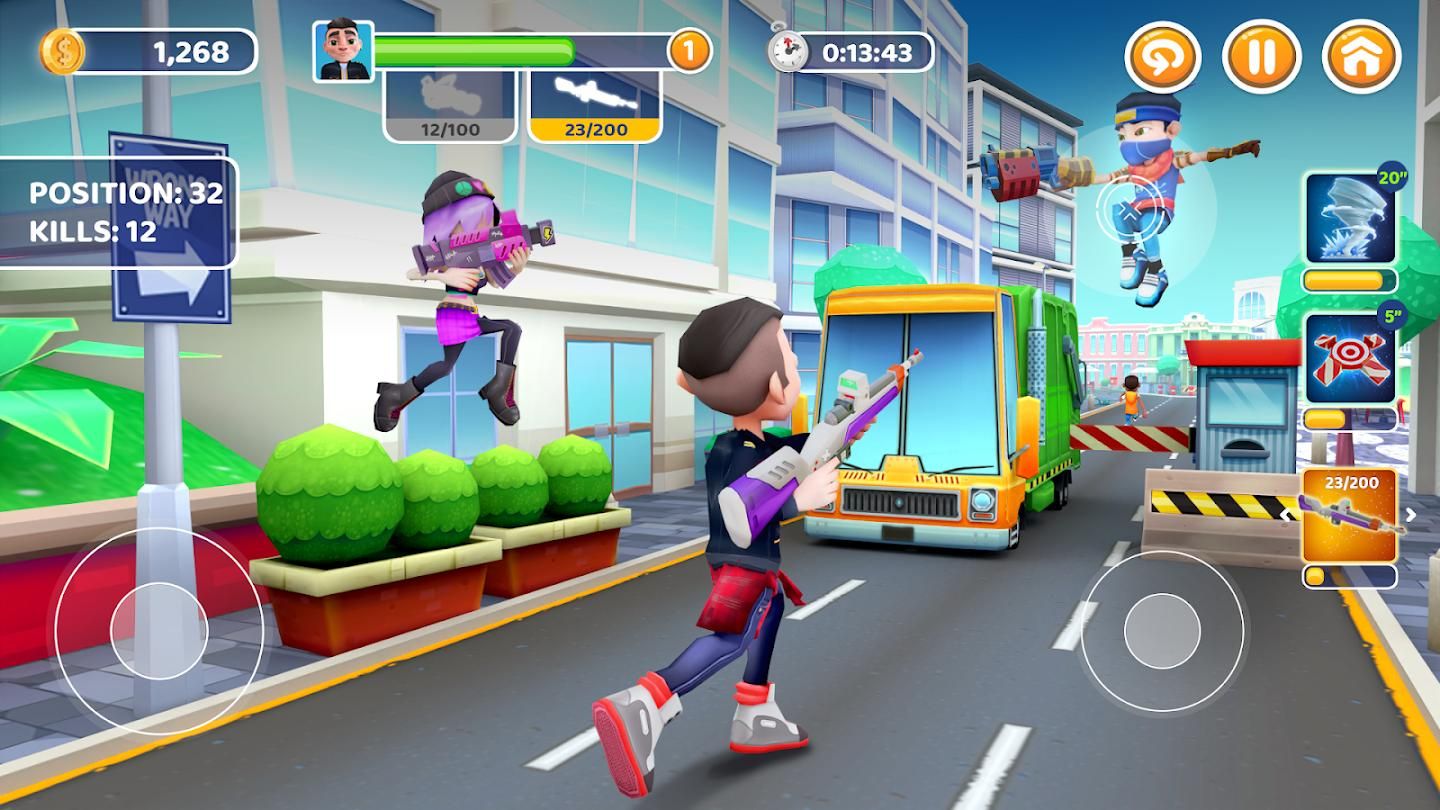1440x810 pixels.
Task: Fire the equipped rifle weapon button
Action: pos(1350,516)
